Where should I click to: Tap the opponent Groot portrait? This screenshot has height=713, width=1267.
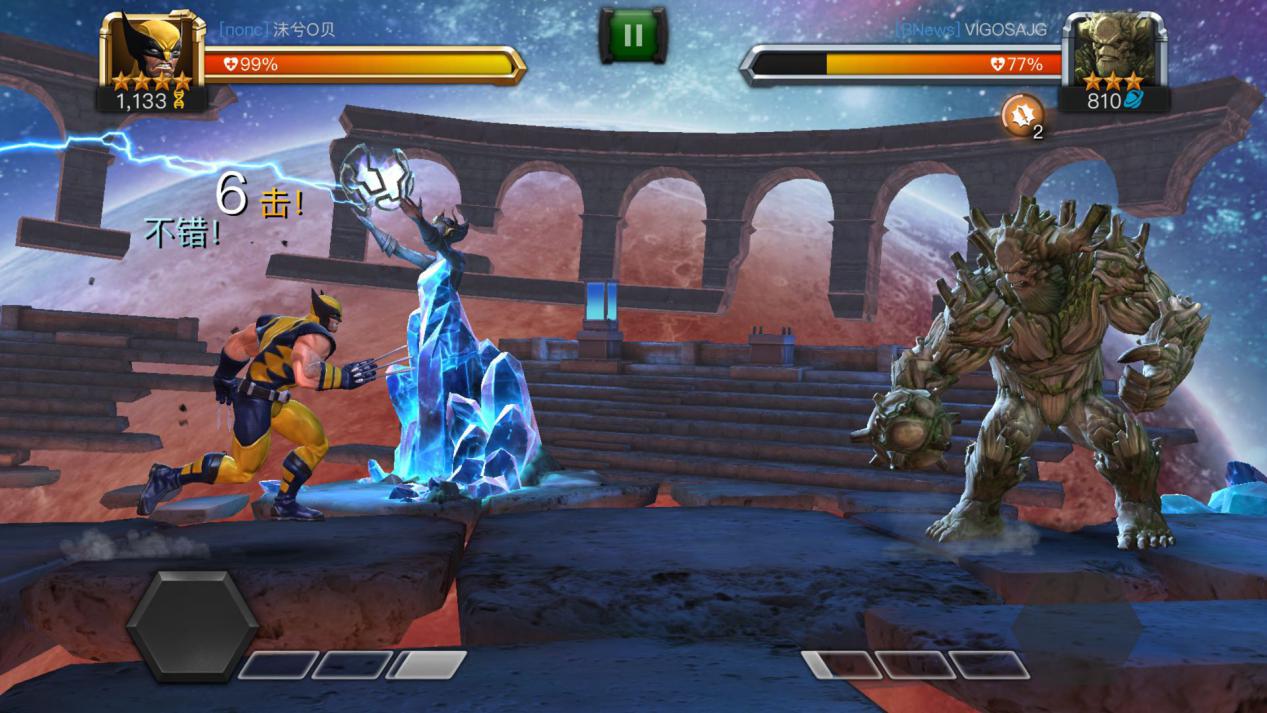coord(1113,50)
